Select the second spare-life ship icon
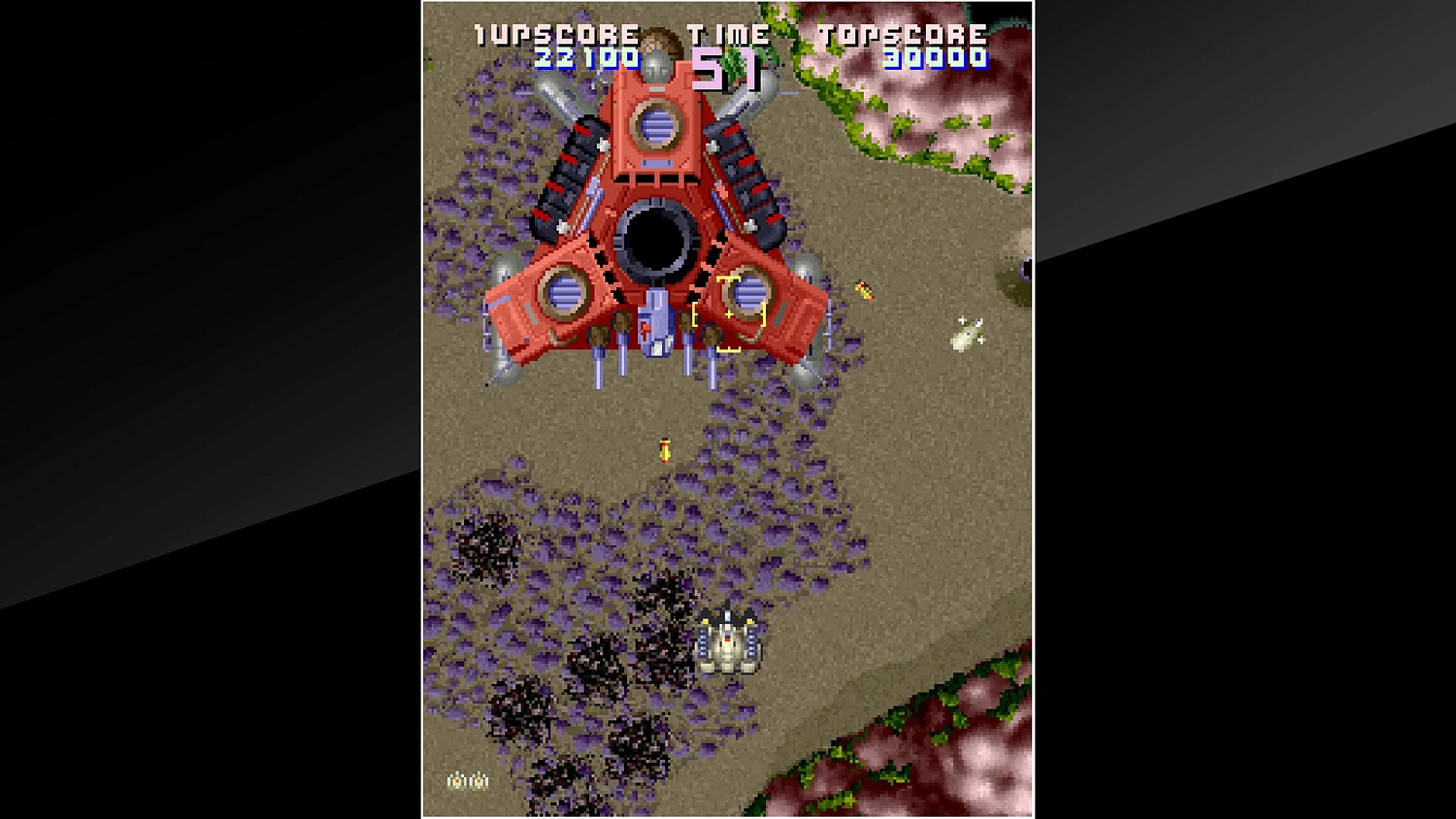The width and height of the screenshot is (1456, 819). pos(479,780)
